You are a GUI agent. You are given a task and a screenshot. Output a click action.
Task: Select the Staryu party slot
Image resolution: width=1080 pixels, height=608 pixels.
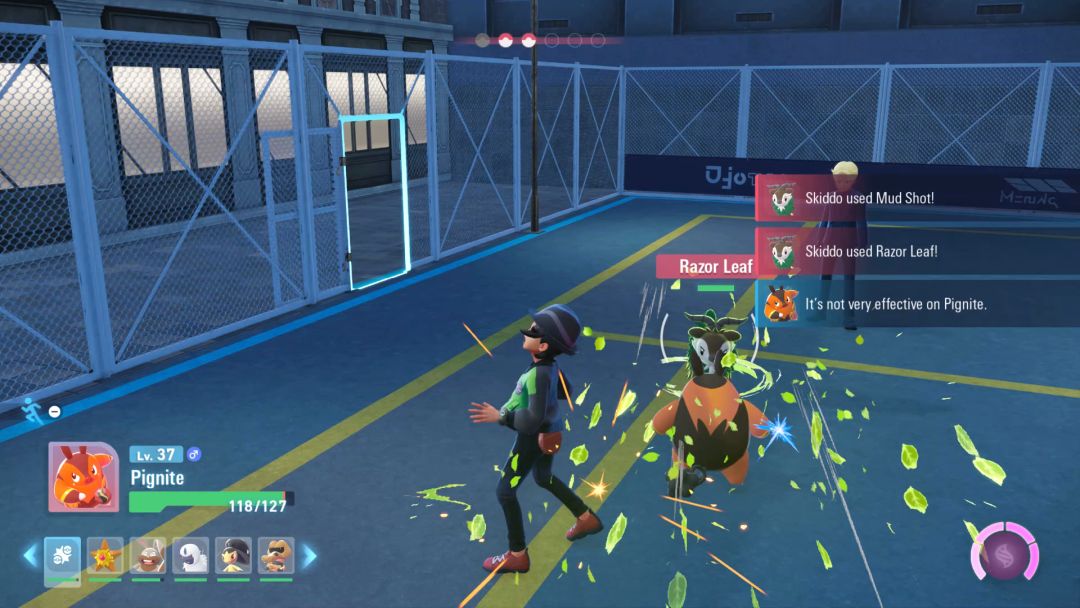point(105,555)
